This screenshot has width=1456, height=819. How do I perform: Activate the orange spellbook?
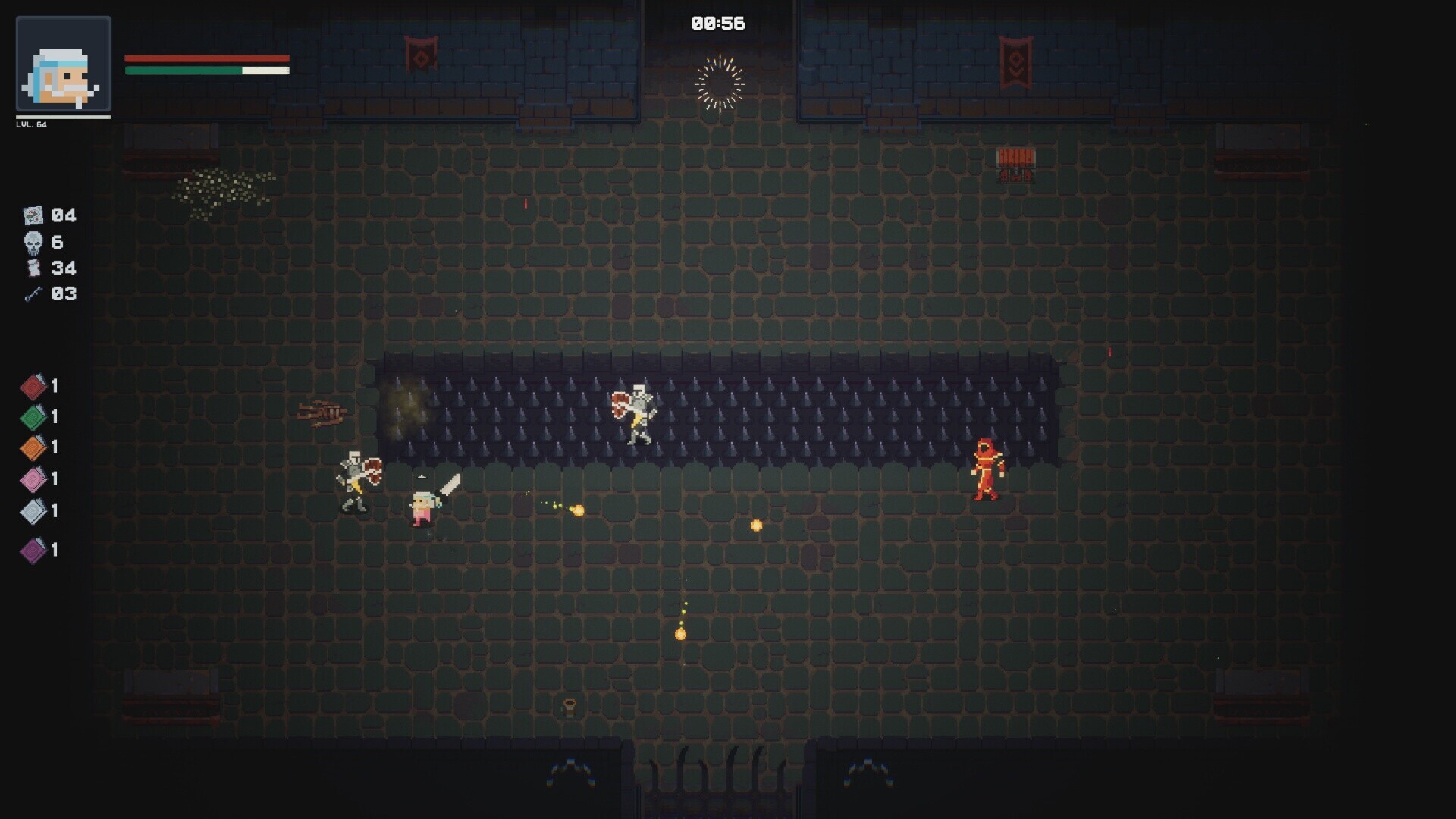(33, 447)
